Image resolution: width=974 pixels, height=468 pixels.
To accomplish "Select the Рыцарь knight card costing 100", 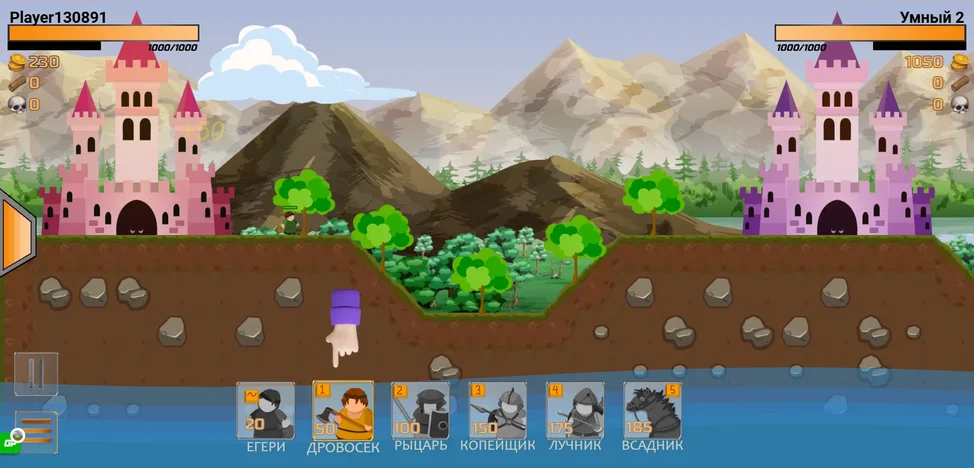I will point(420,410).
